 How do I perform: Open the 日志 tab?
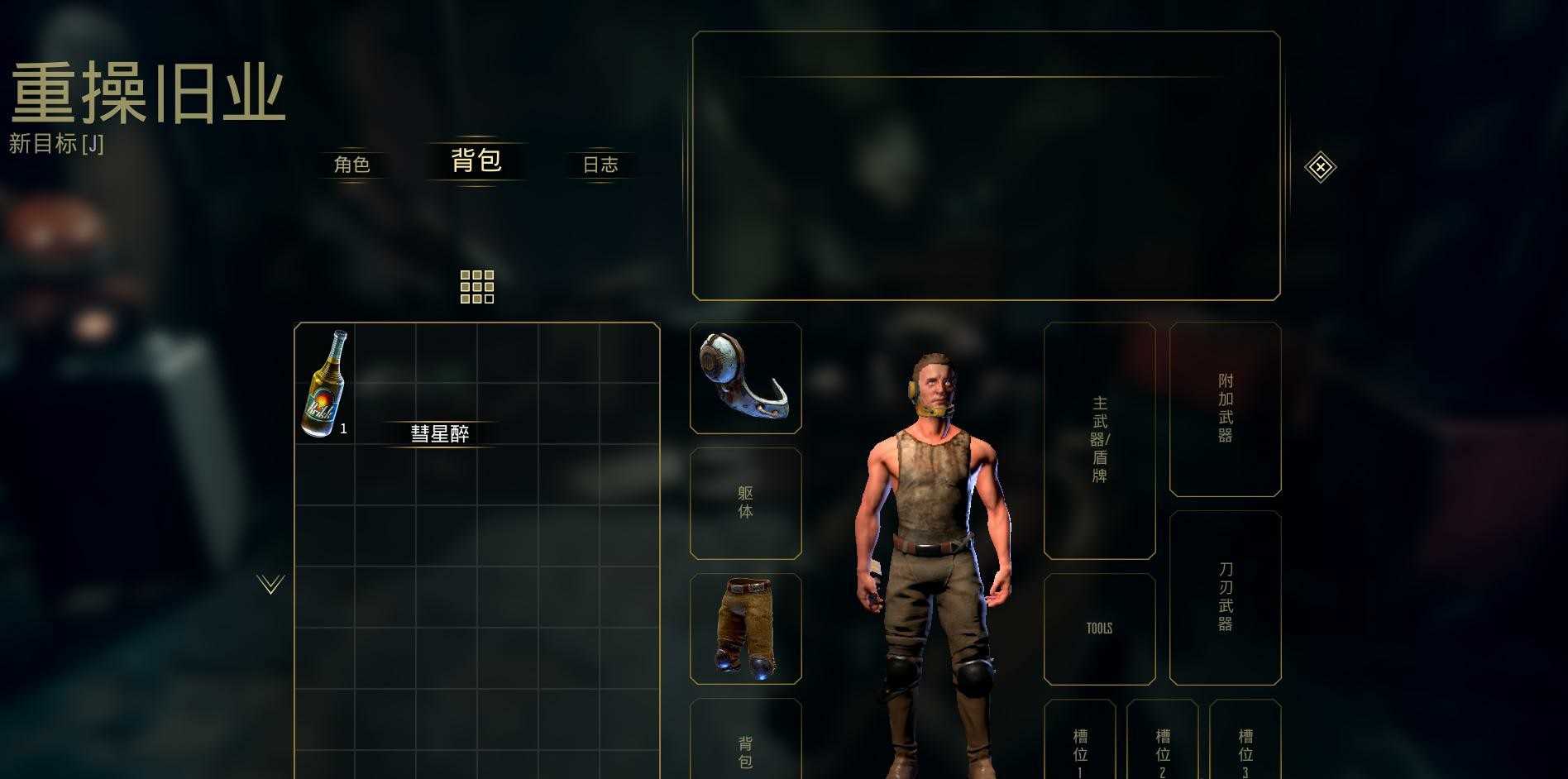[600, 165]
